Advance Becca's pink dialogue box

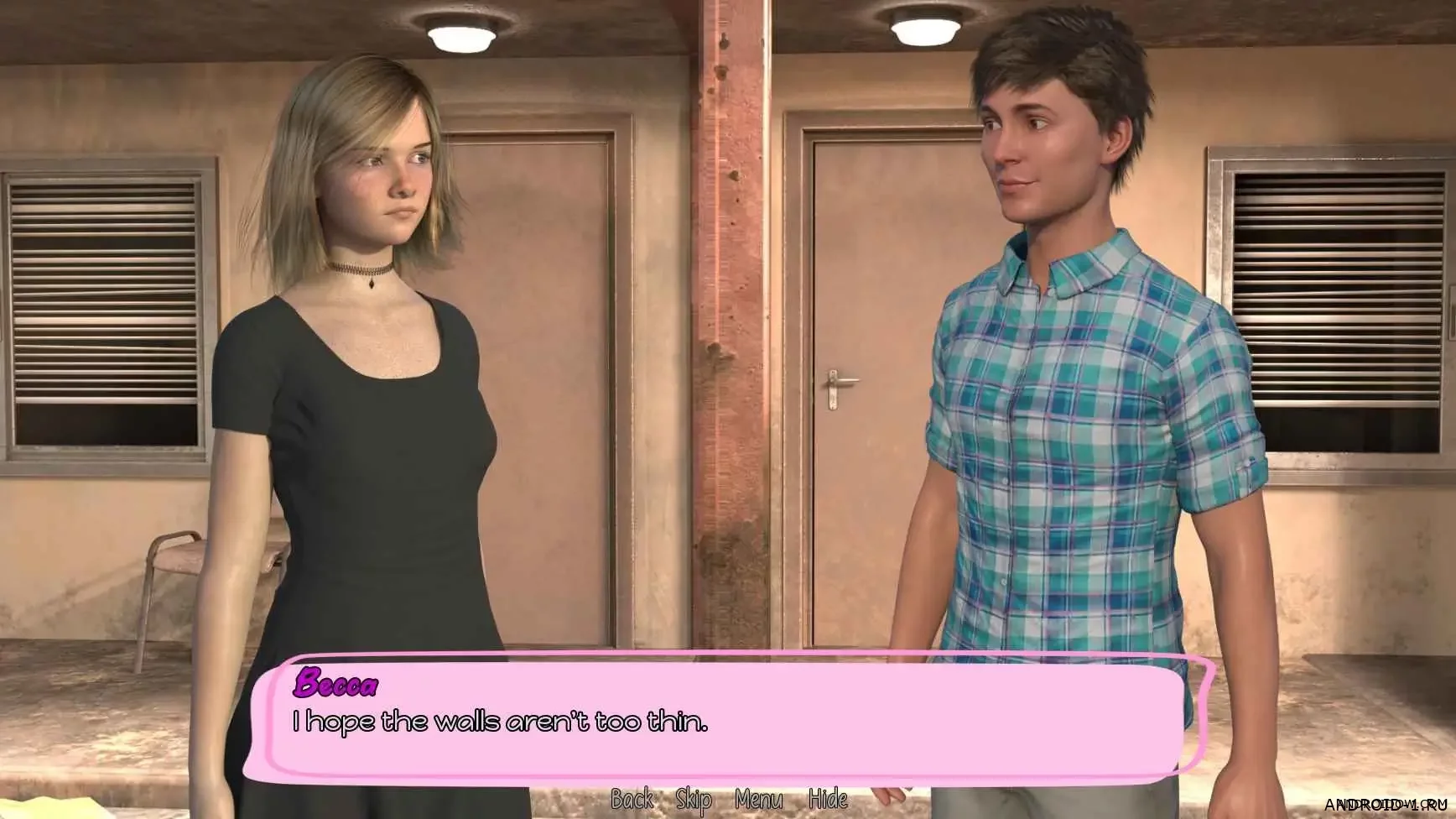[x=728, y=720]
